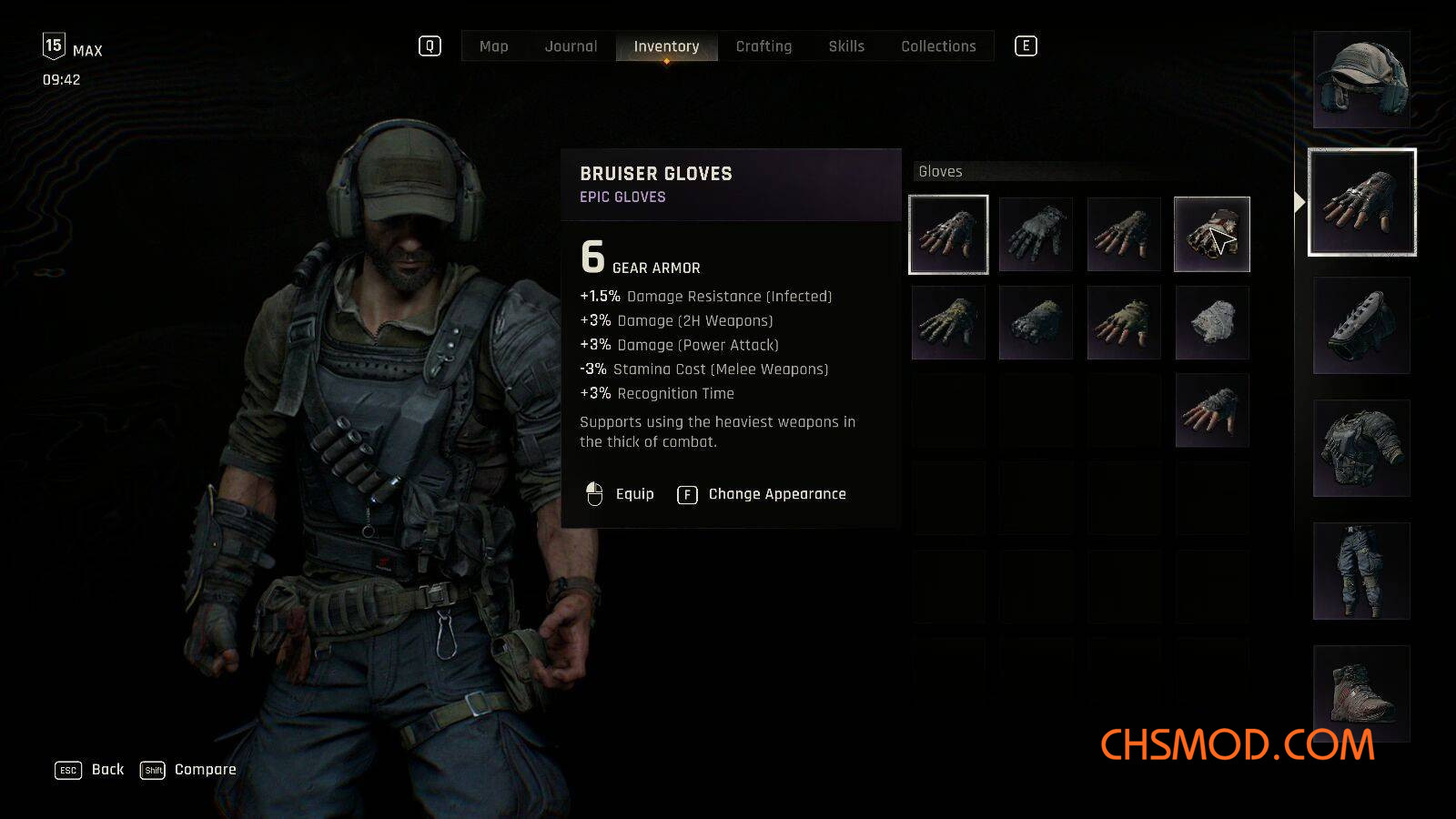The height and width of the screenshot is (819, 1456).
Task: Choose the equipped gloves slot
Action: tap(1361, 202)
